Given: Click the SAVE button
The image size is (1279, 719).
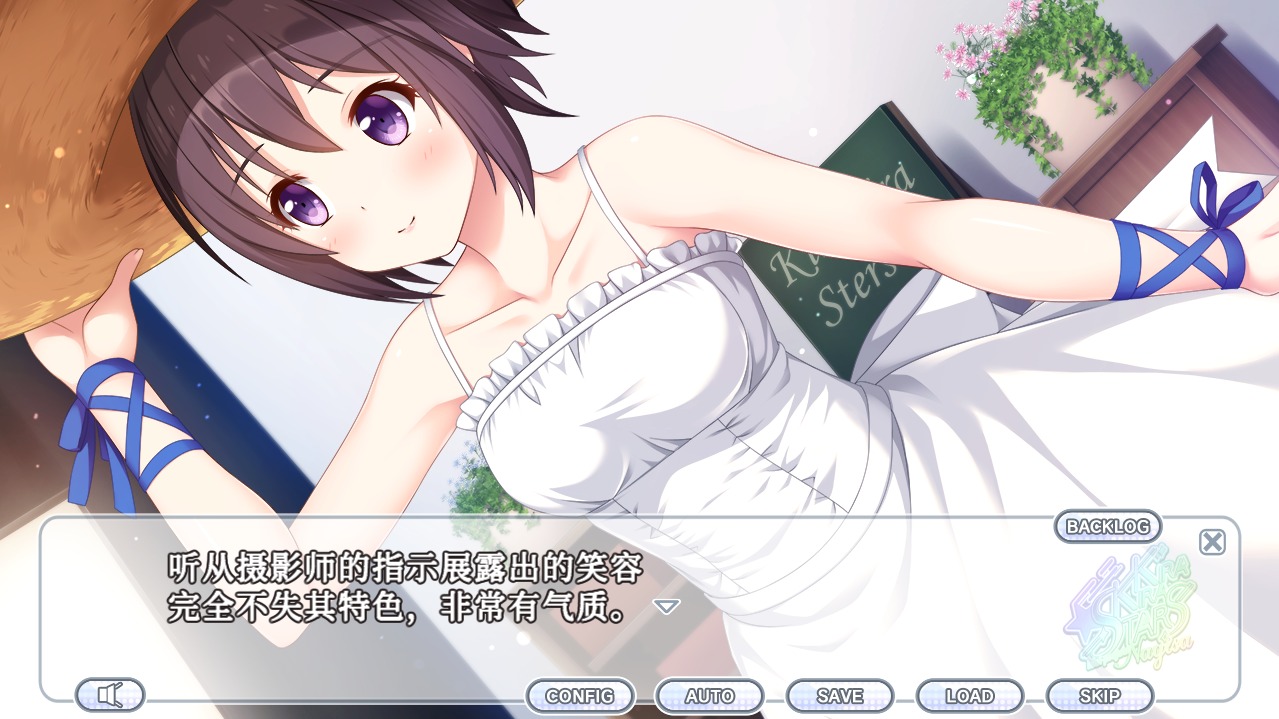Looking at the screenshot, I should [840, 696].
